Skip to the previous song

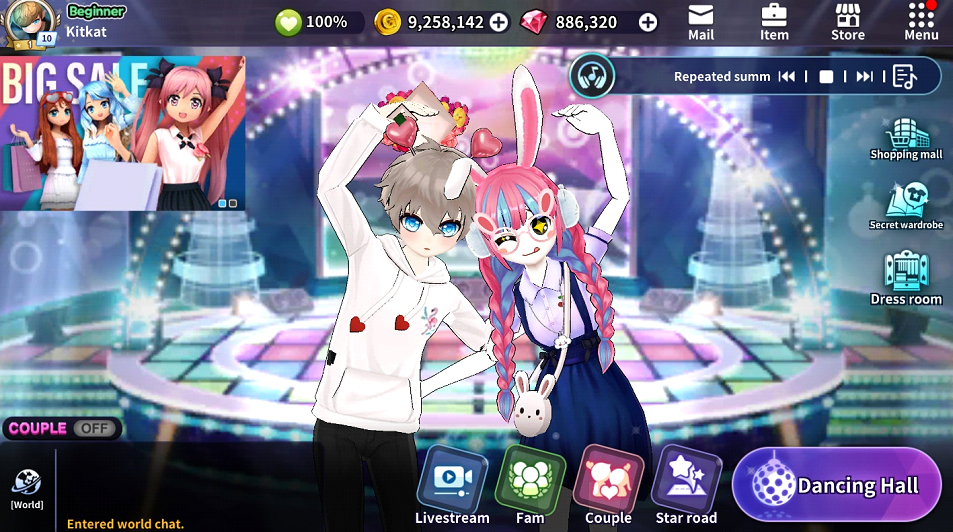[x=787, y=77]
